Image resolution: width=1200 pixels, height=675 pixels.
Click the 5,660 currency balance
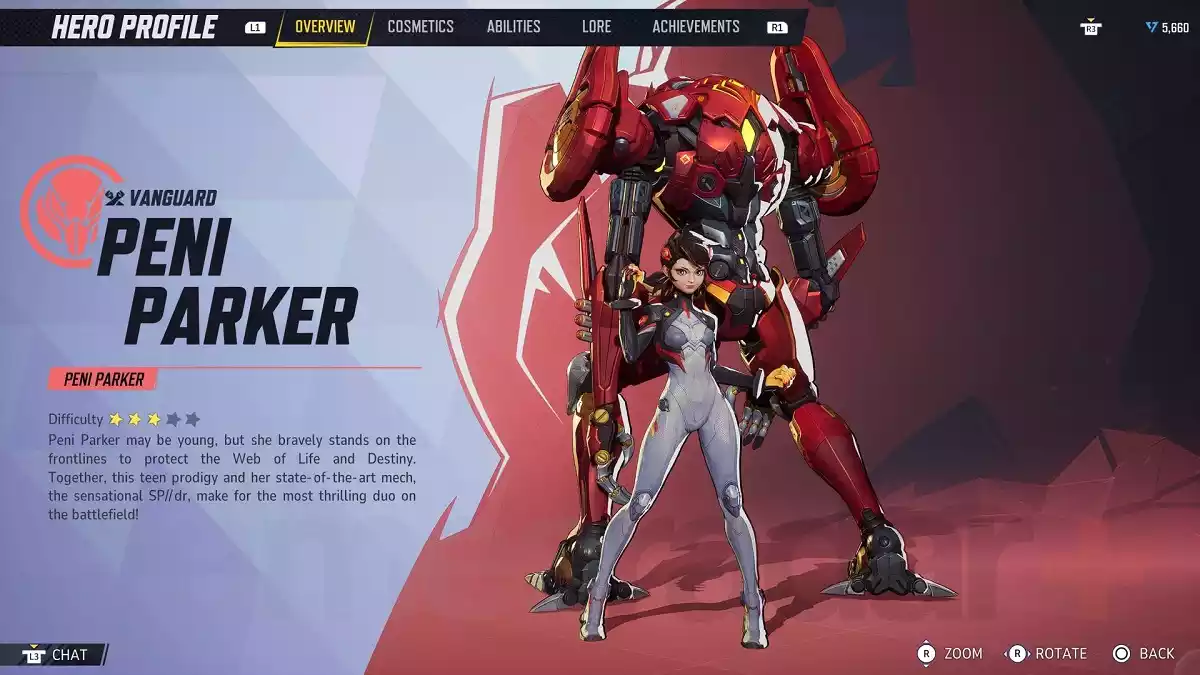pyautogui.click(x=1168, y=28)
